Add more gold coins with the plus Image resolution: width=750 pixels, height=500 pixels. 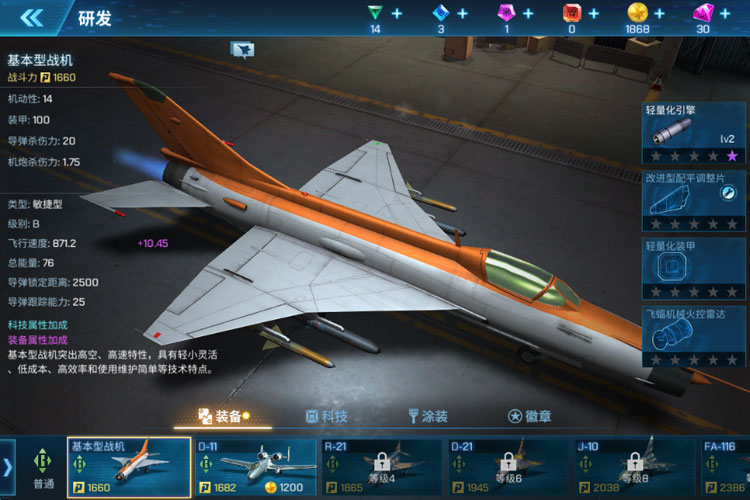click(659, 14)
